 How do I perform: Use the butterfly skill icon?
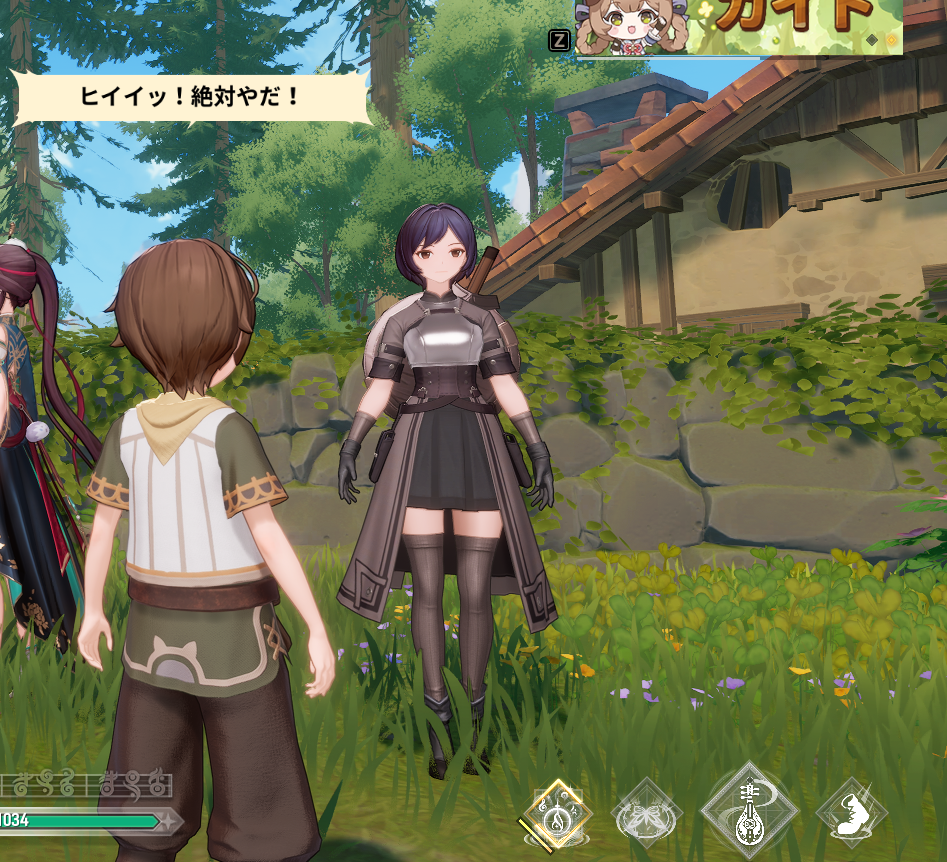coord(646,815)
